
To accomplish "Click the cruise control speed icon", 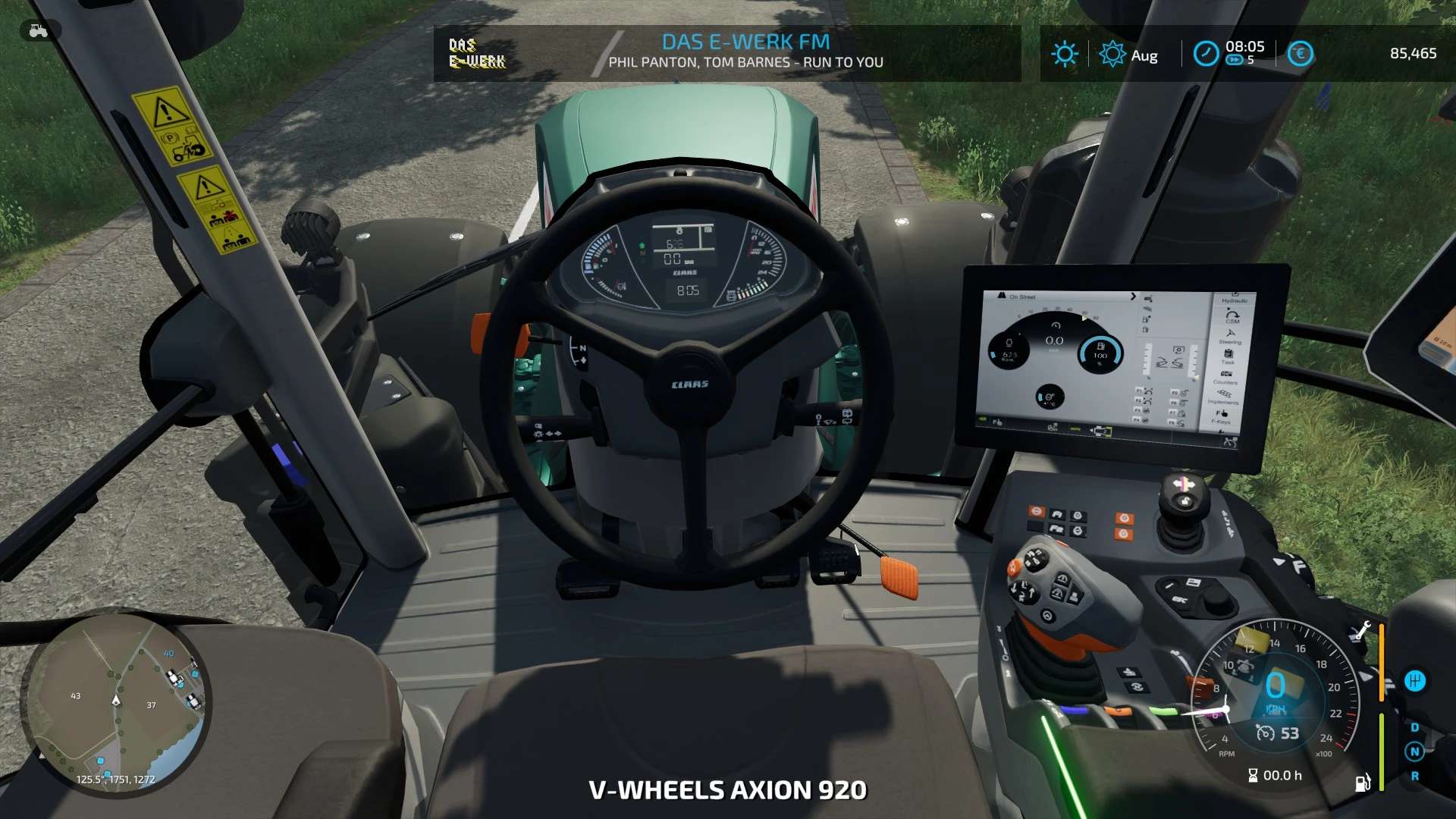I will [1265, 733].
